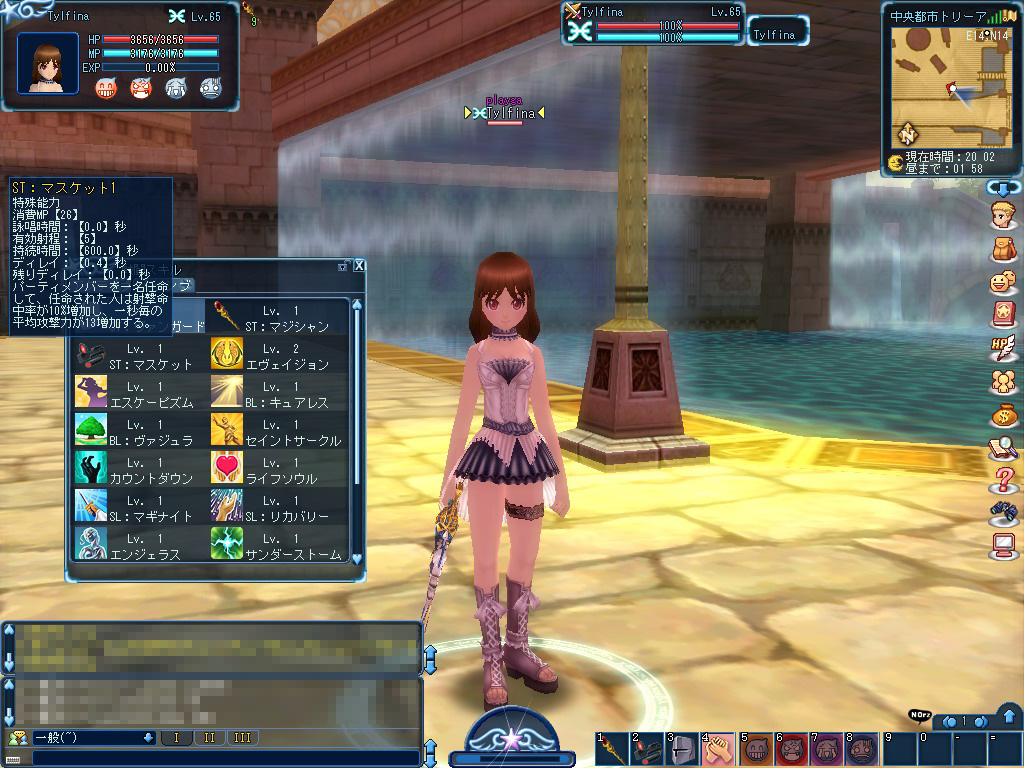This screenshot has height=768, width=1024.
Task: Pick the サンダーストーム lightning skill
Action: 227,544
